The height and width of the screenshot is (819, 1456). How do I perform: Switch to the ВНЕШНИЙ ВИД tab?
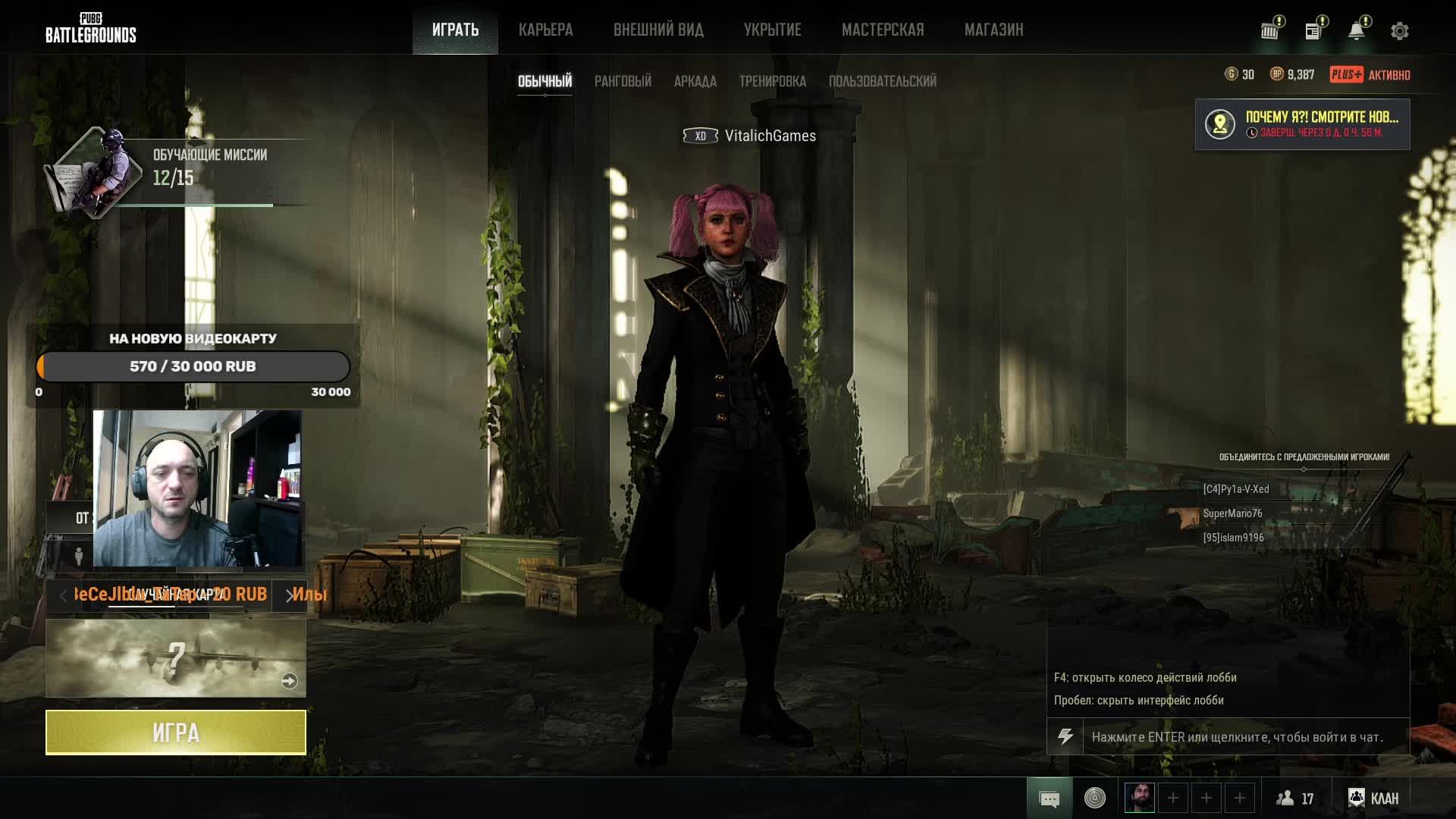(x=658, y=30)
